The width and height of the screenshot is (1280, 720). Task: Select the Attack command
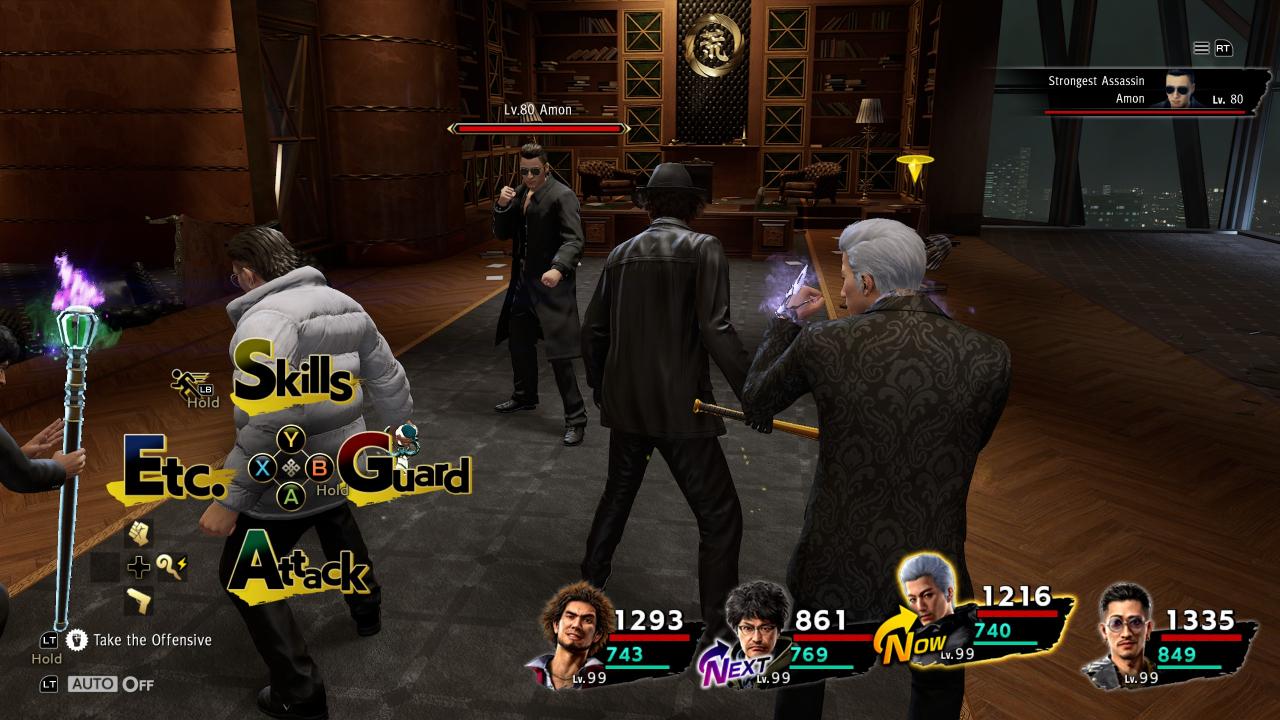[298, 566]
